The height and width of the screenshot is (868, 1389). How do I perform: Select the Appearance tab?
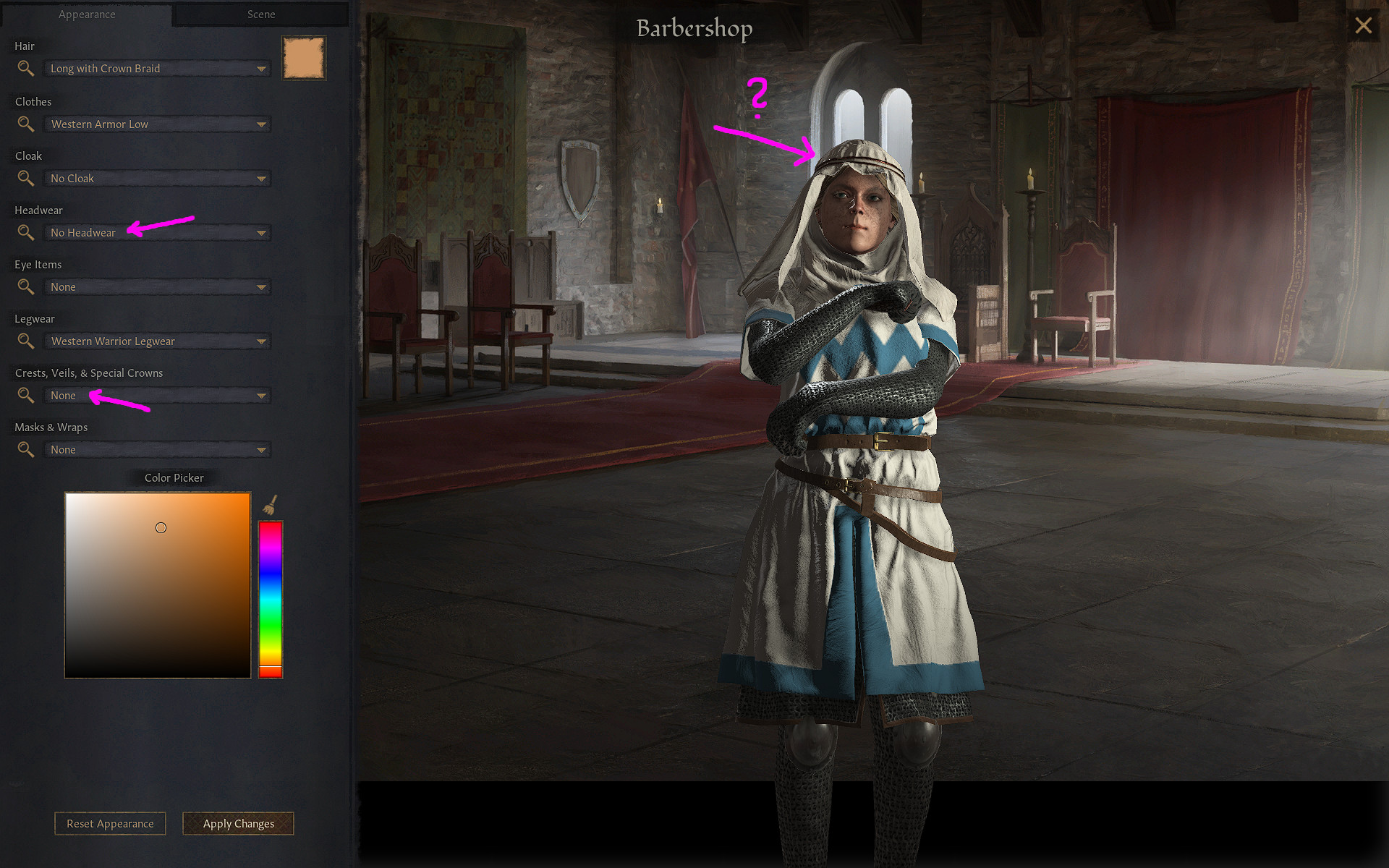point(86,14)
